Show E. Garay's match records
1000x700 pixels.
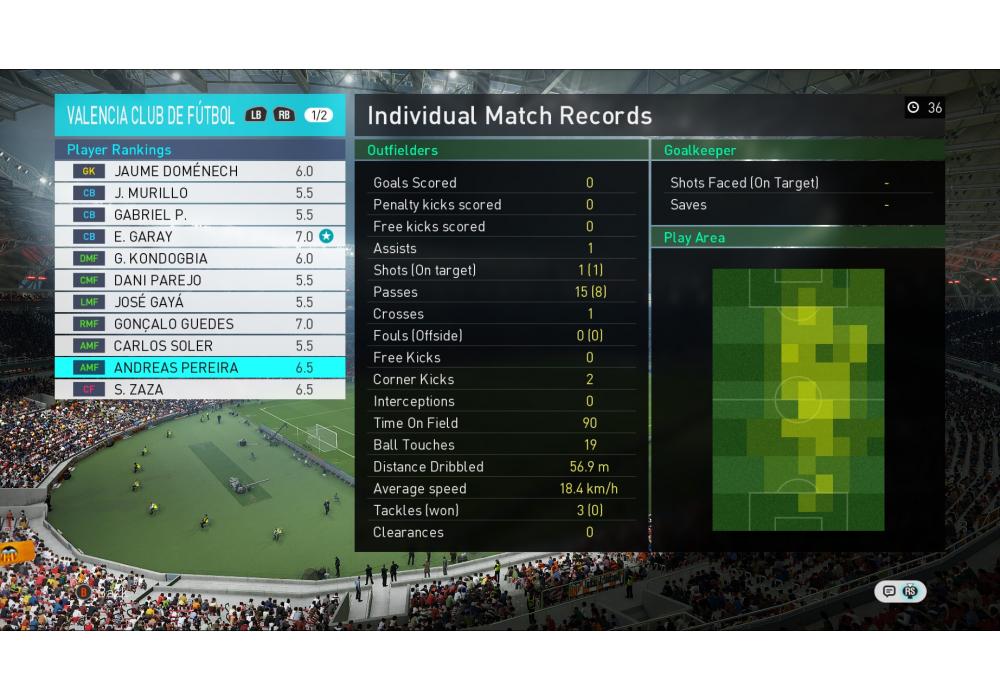[200, 237]
